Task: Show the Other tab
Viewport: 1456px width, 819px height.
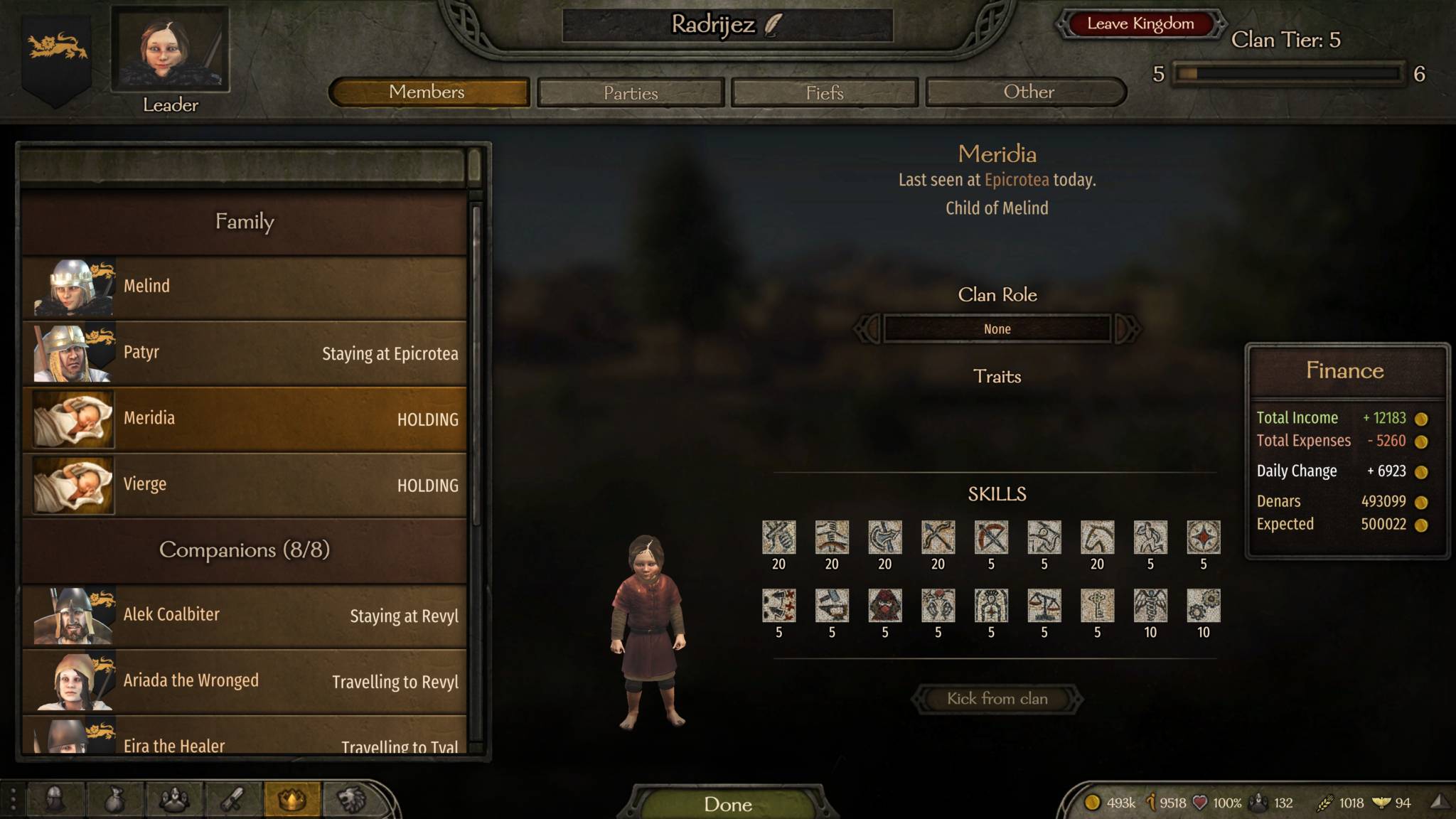Action: 1028,92
